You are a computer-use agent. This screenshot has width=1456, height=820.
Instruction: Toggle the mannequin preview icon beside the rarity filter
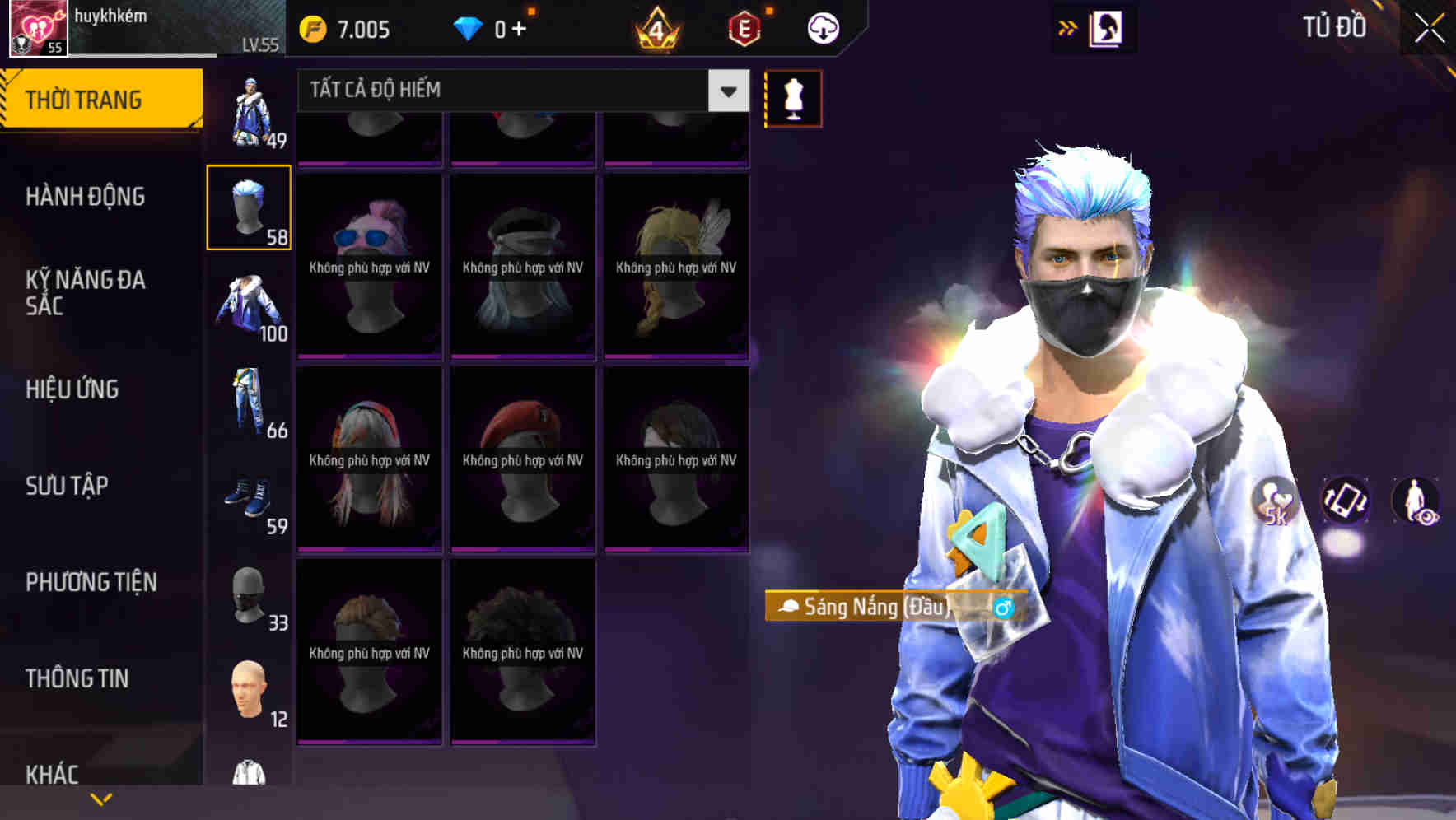pyautogui.click(x=793, y=97)
